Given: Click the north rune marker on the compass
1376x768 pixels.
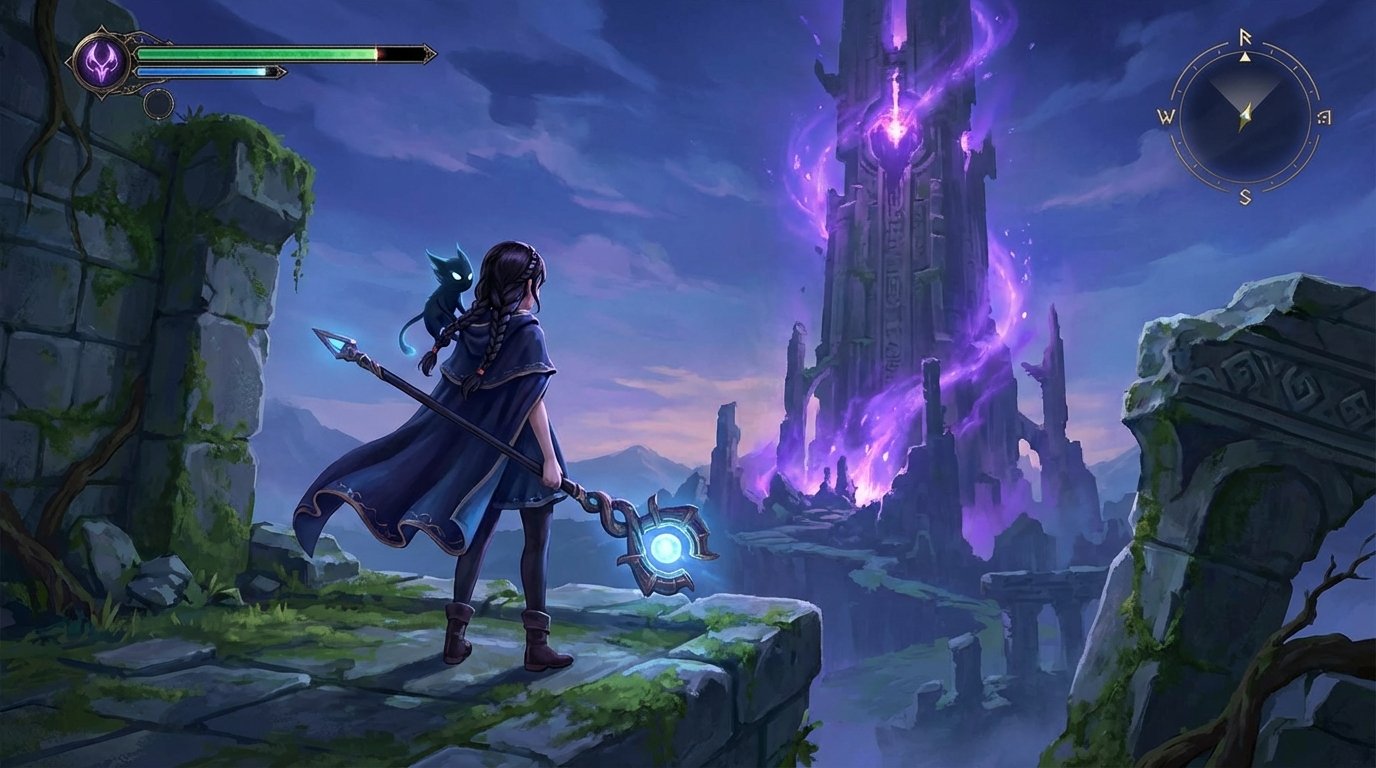Looking at the screenshot, I should [1245, 36].
